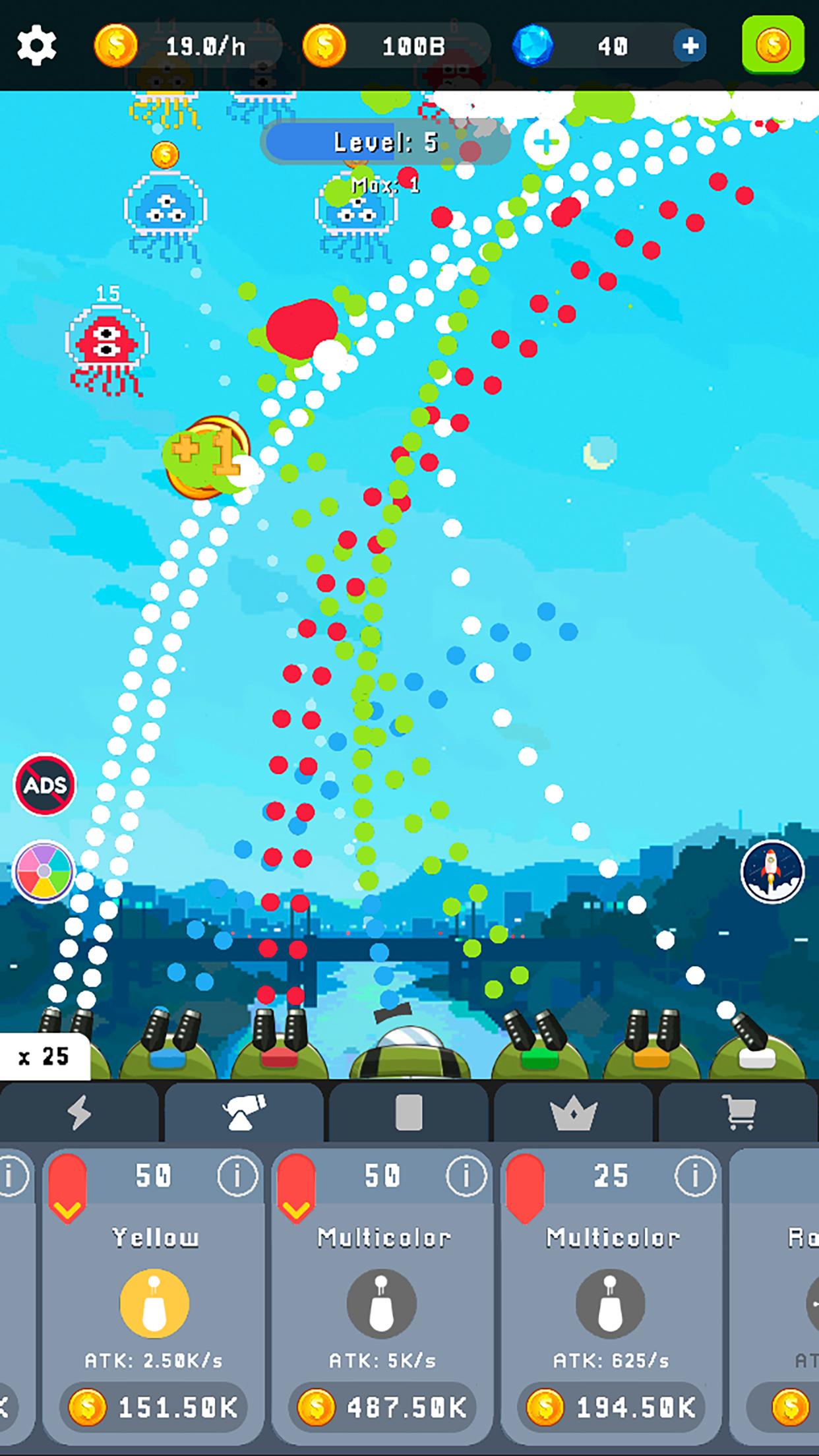Switch to the lightning bolt tab
The image size is (819, 1456).
pos(79,1114)
